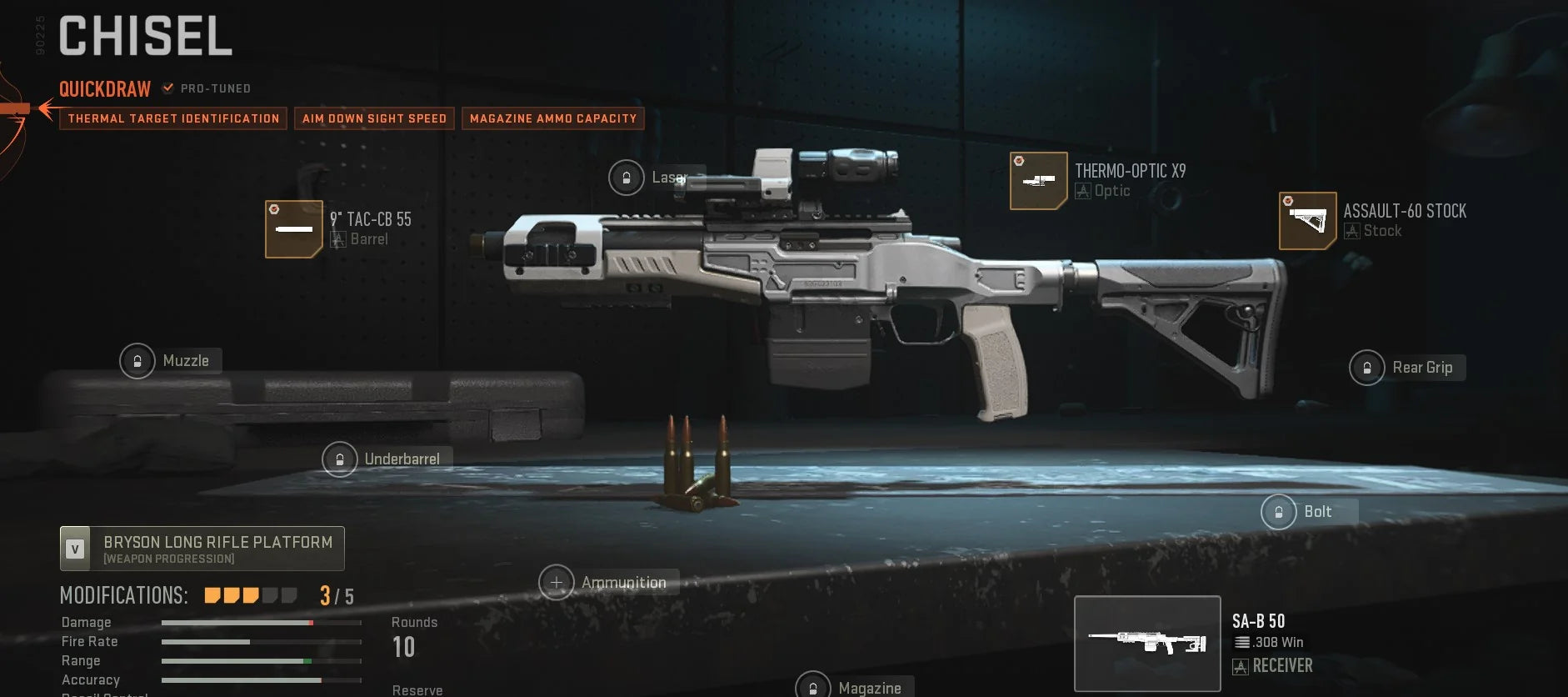Open the 9" TAC-CB 55 barrel slot
The image size is (1568, 697).
pos(294,229)
